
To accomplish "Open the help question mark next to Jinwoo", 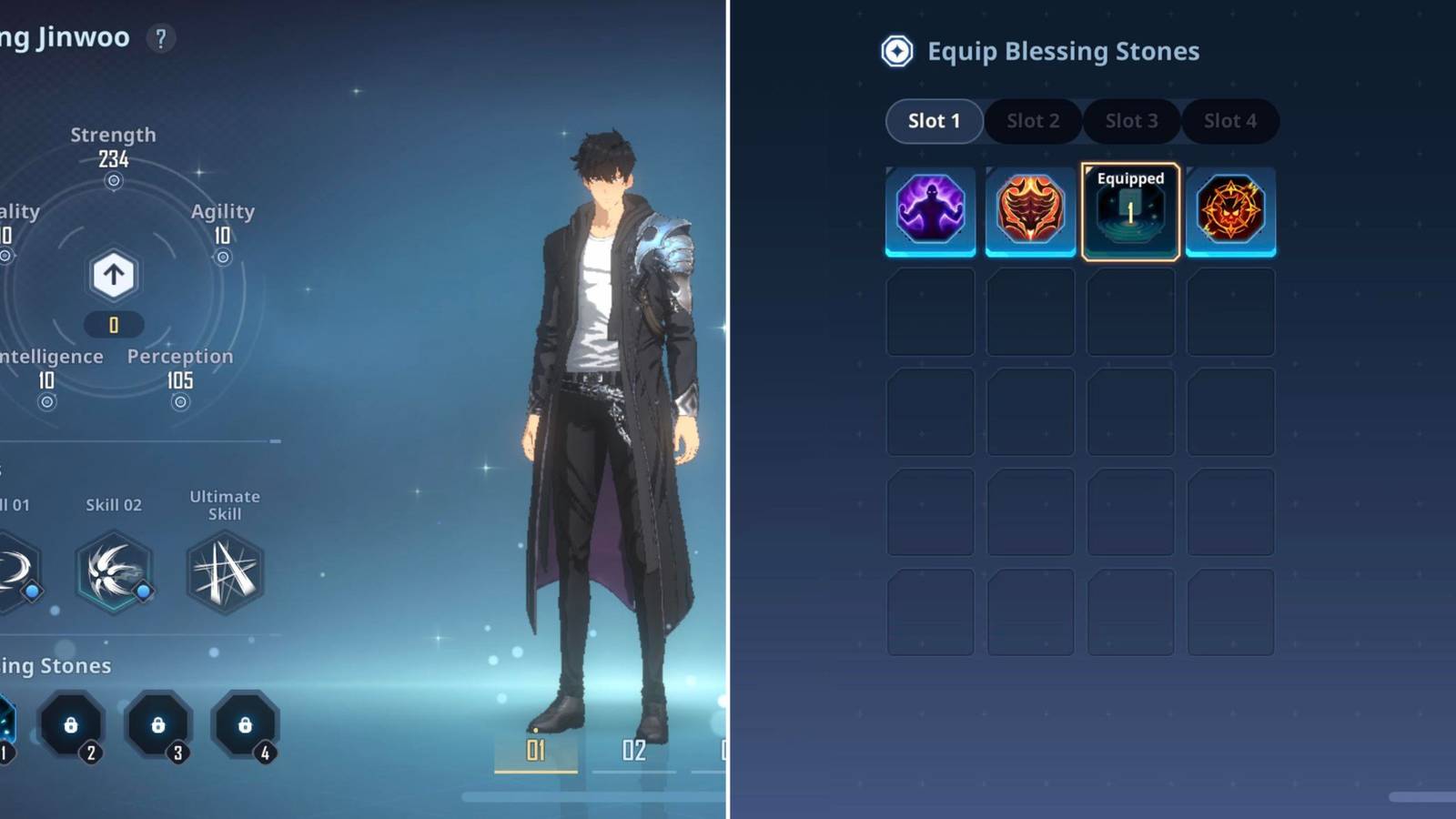I will pos(160,37).
